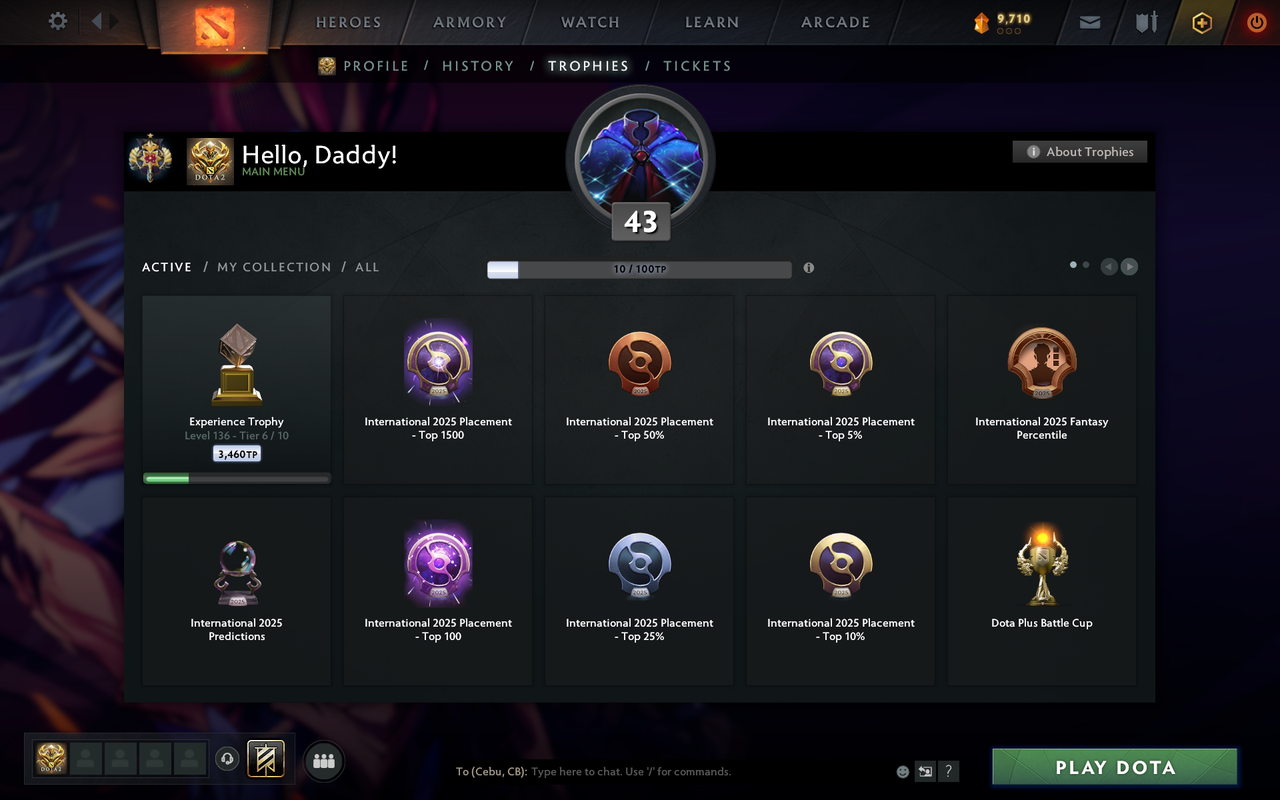Open the armory shield-and-sword icon

1146,21
